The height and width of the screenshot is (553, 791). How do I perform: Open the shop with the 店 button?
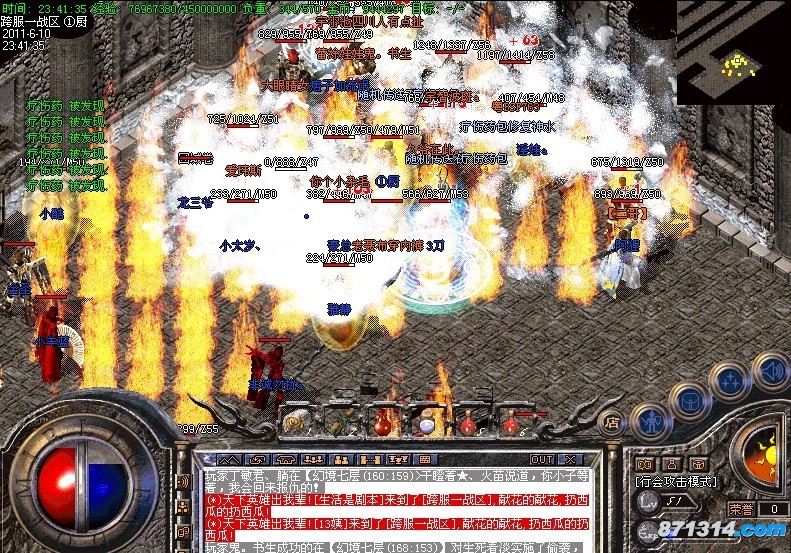pos(613,422)
